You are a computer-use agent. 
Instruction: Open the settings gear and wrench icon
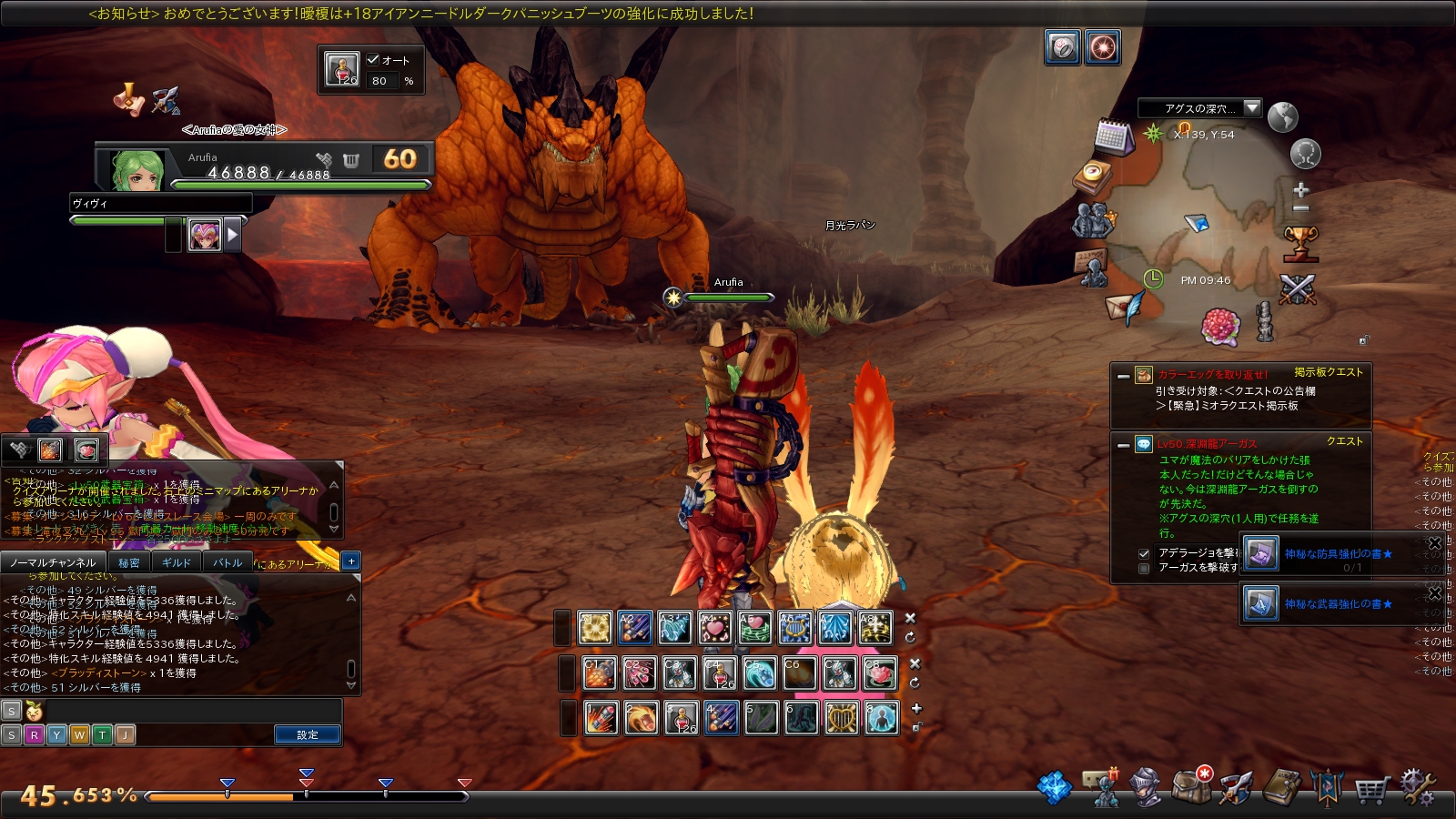point(1416,786)
